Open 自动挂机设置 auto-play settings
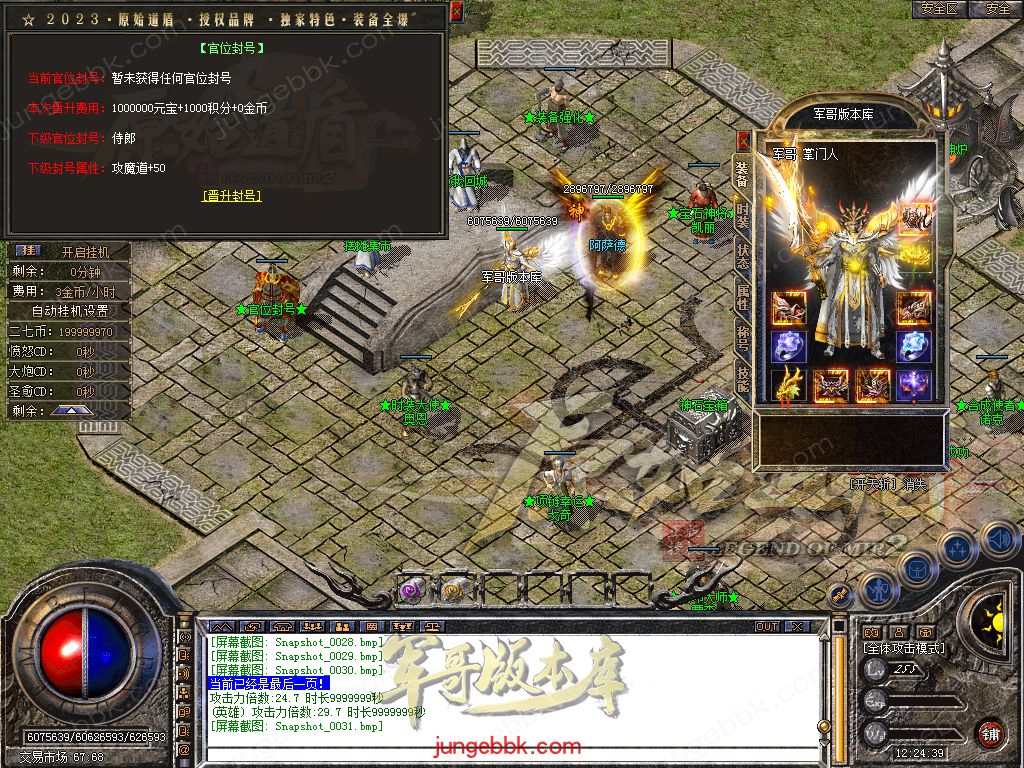The width and height of the screenshot is (1024, 768). pos(70,311)
